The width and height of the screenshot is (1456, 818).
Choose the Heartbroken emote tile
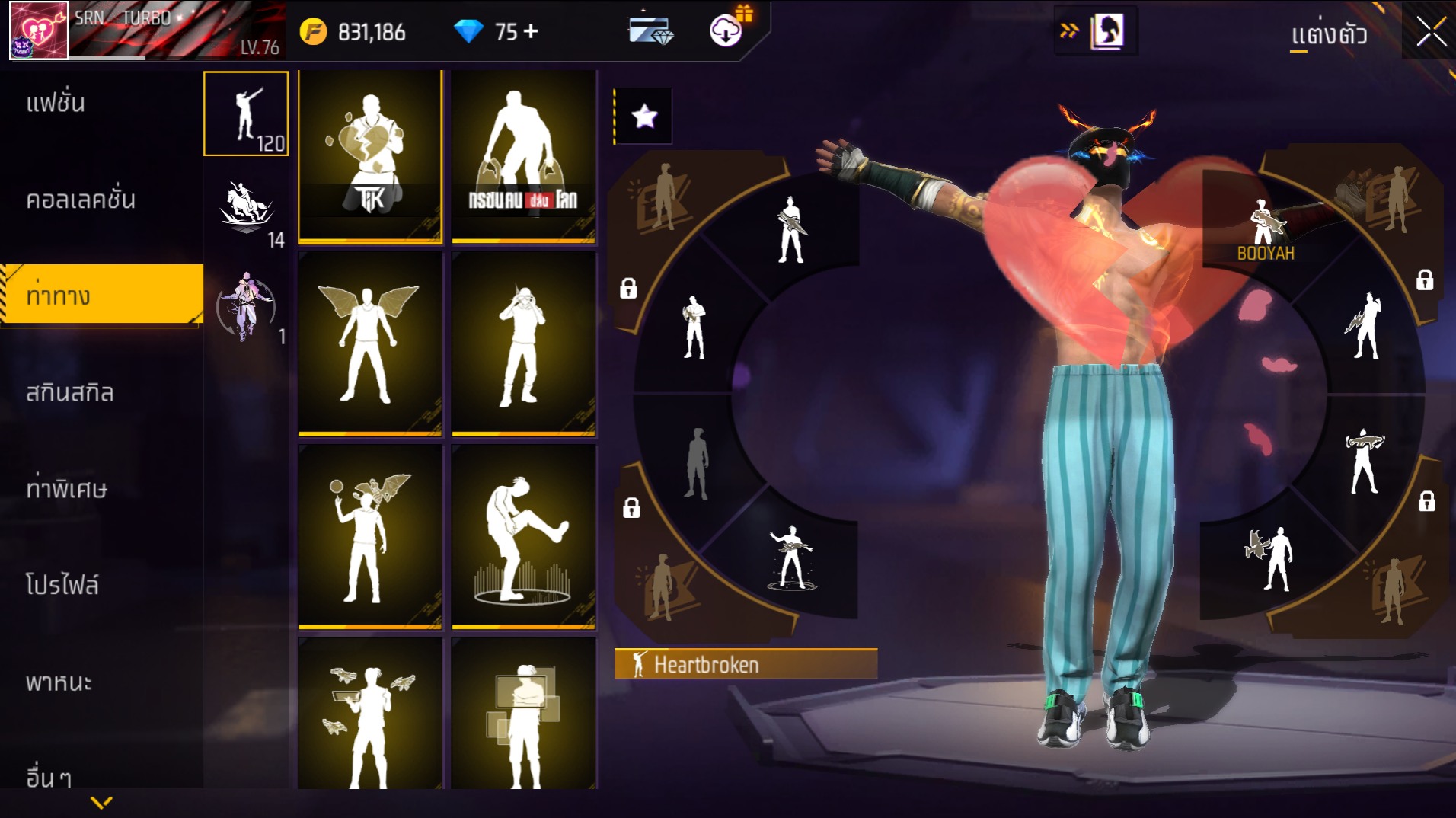pyautogui.click(x=370, y=157)
